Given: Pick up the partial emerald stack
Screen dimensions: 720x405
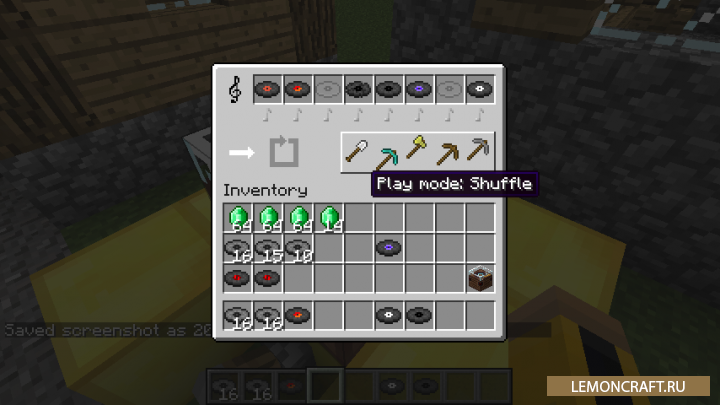Looking at the screenshot, I should point(328,217).
